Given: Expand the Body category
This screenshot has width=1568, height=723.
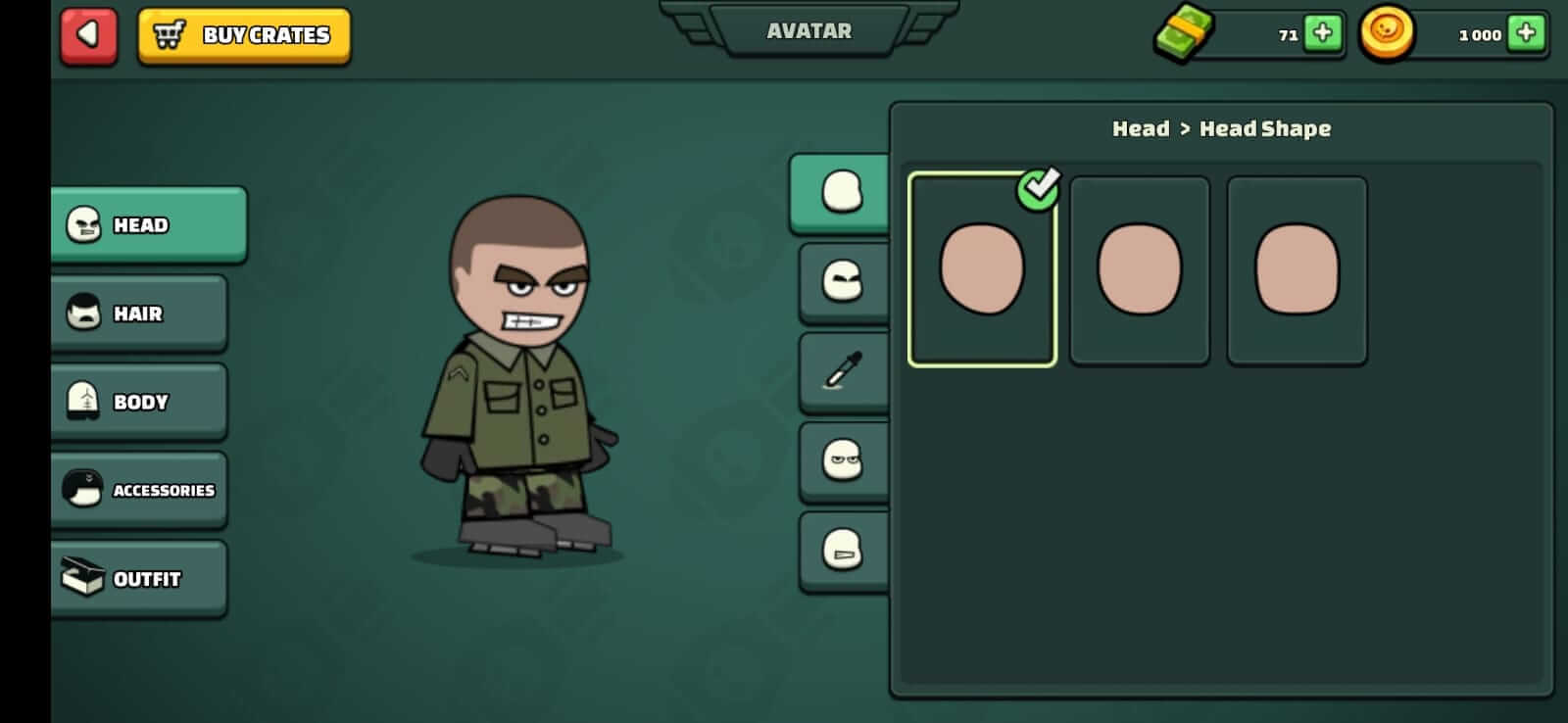Looking at the screenshot, I should point(137,402).
